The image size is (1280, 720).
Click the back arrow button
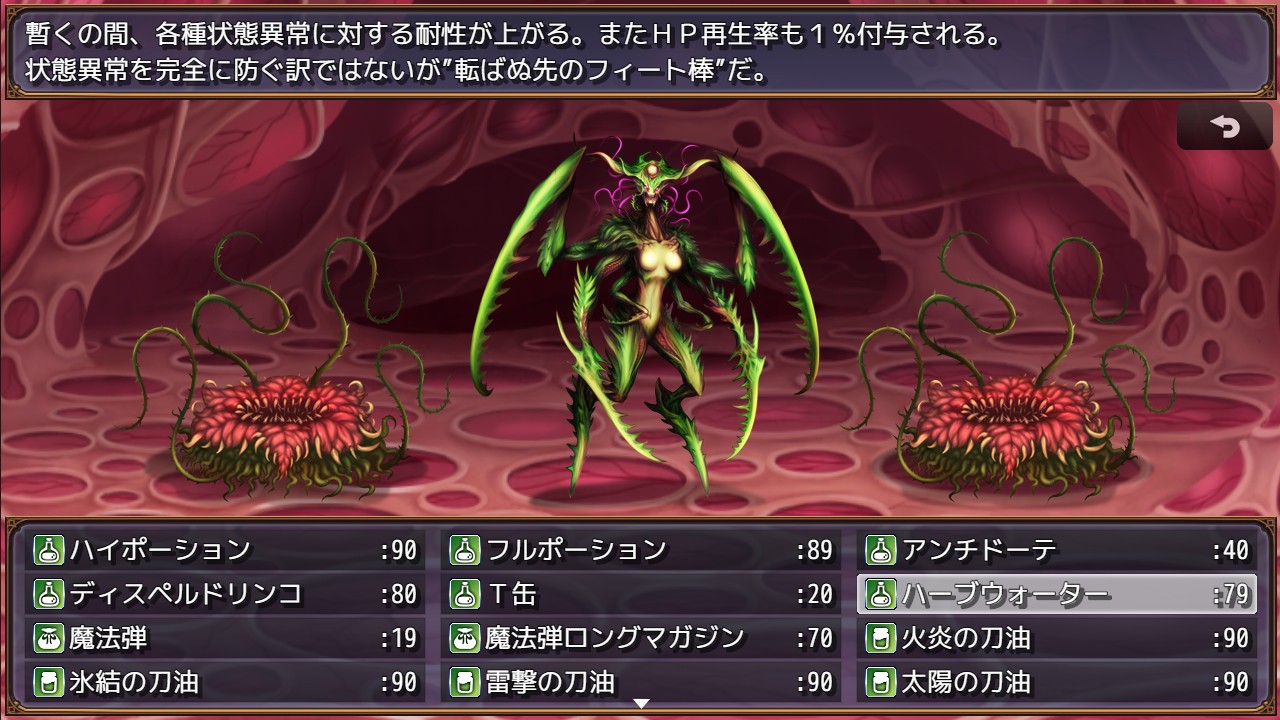coord(1224,127)
